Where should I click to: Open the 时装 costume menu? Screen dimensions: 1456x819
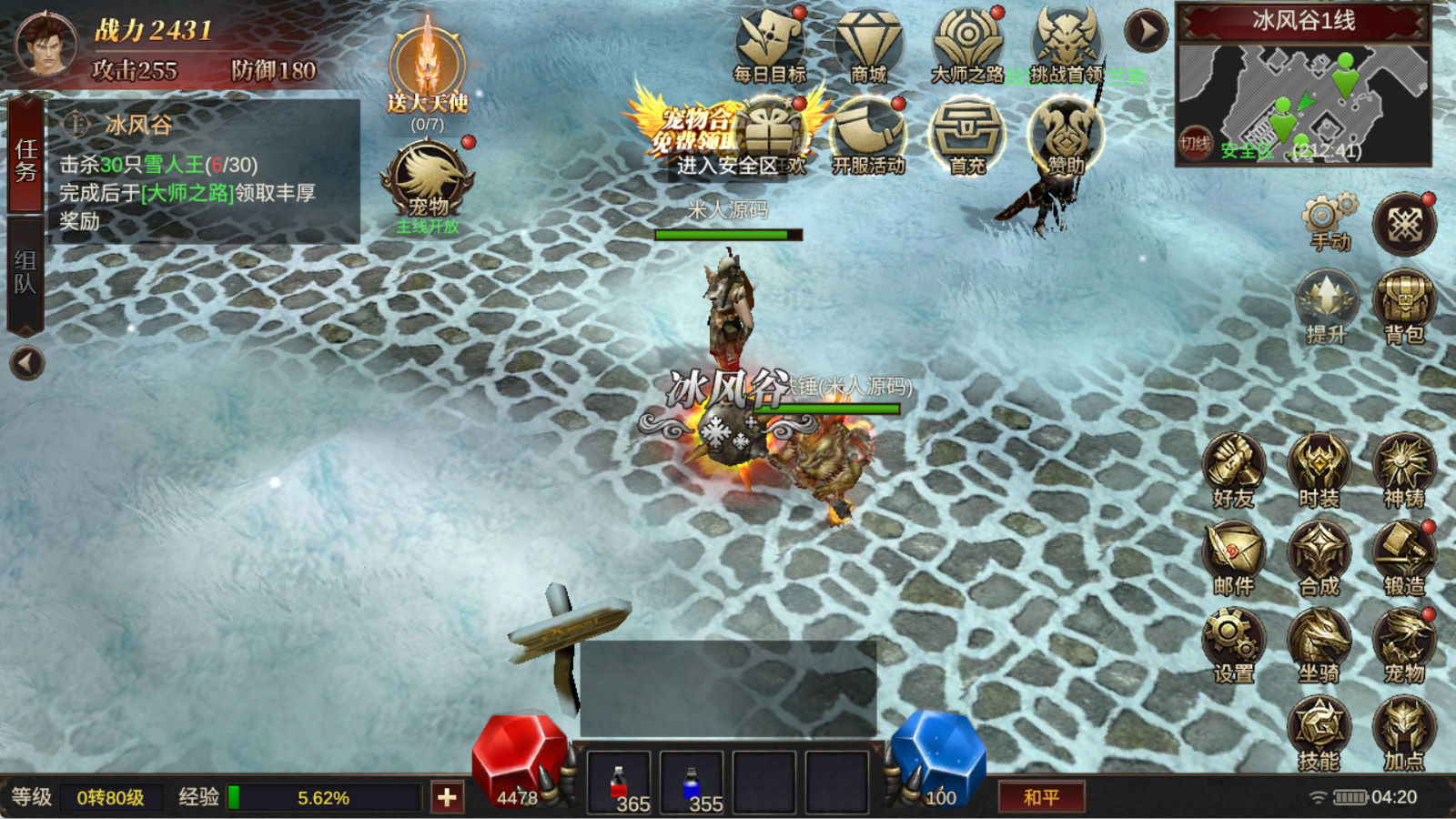pyautogui.click(x=1319, y=470)
